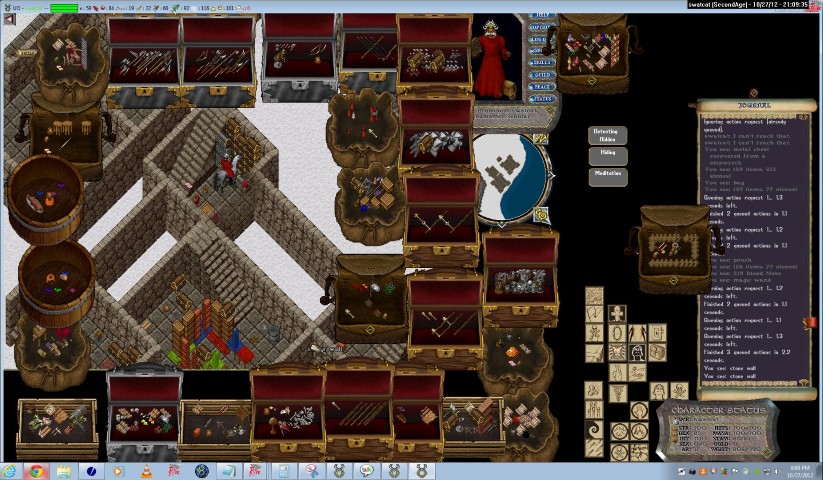This screenshot has height=480, width=823.
Task: Select the cross-shaped spell icon
Action: pos(617,313)
